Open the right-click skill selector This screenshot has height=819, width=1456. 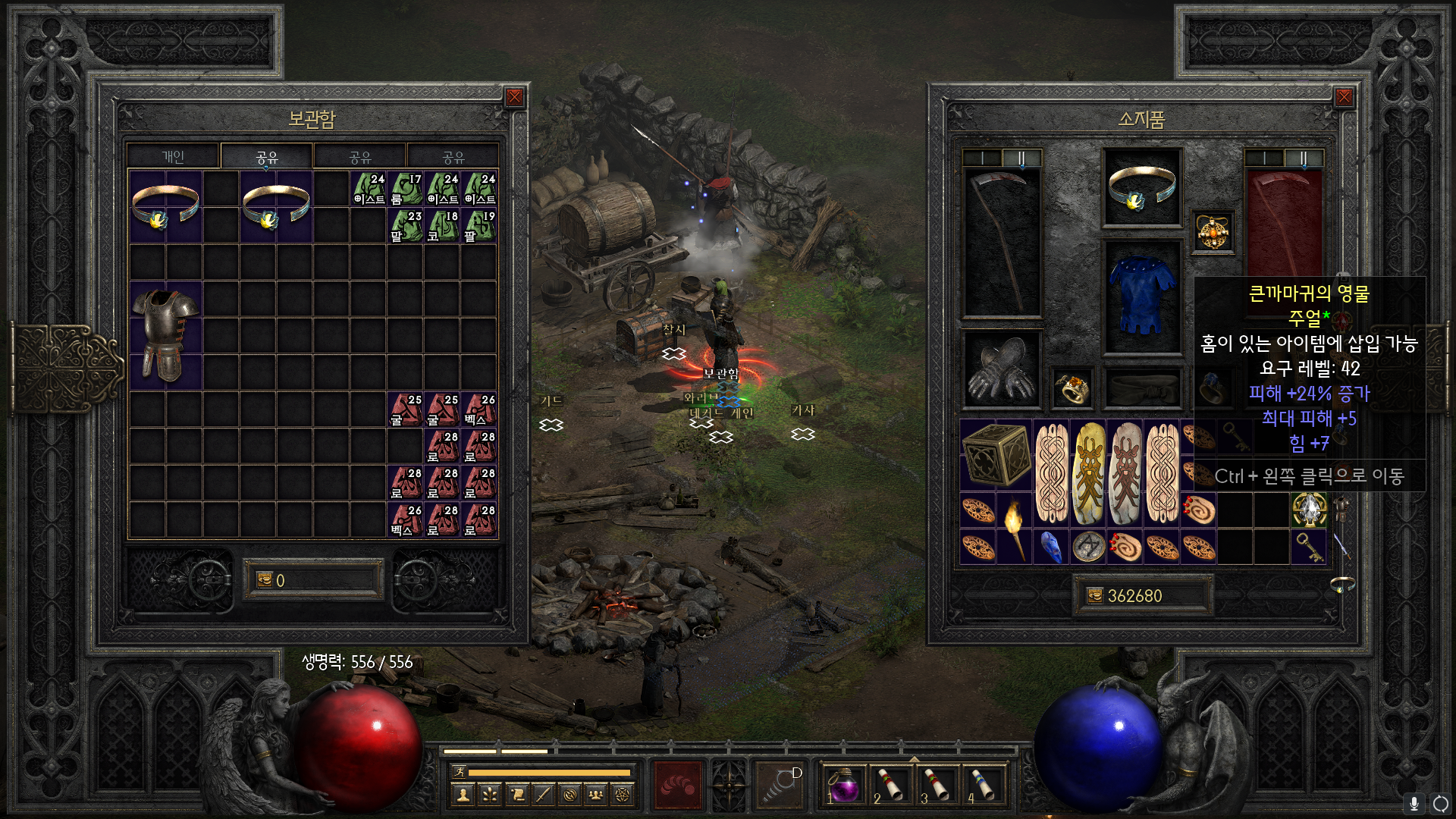pos(780,784)
